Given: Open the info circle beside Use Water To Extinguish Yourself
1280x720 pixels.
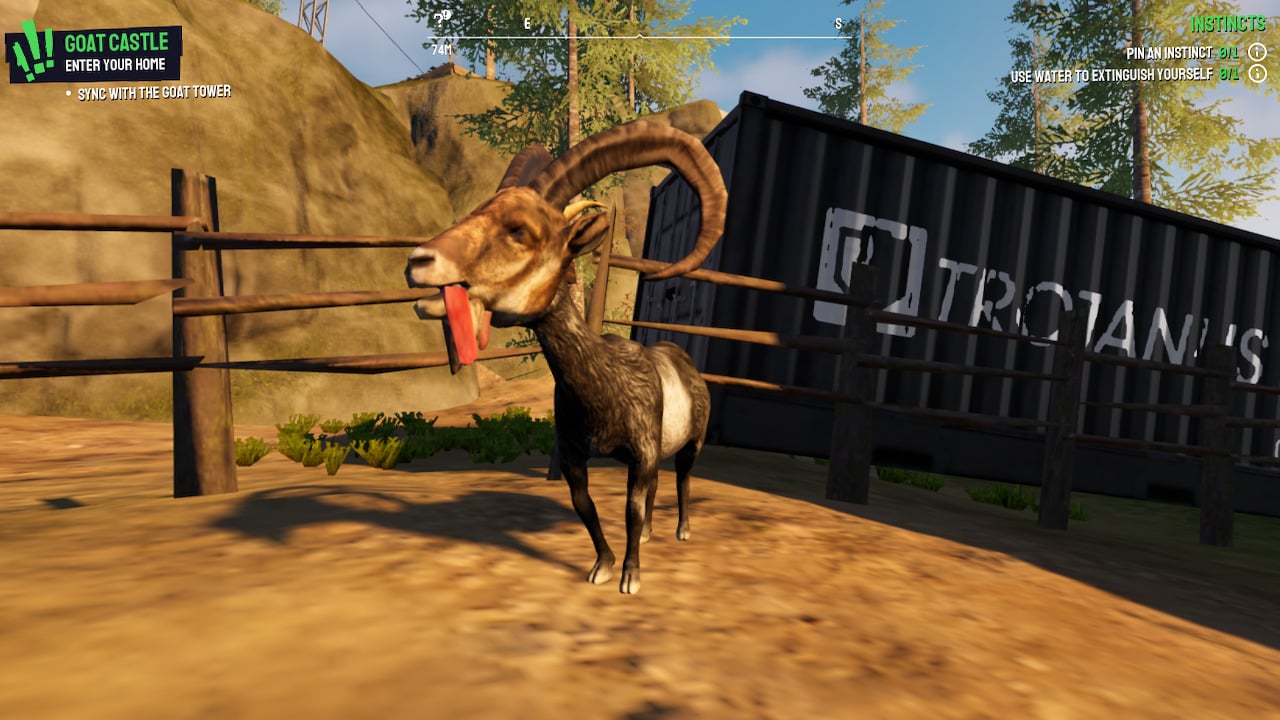Looking at the screenshot, I should click(x=1257, y=72).
